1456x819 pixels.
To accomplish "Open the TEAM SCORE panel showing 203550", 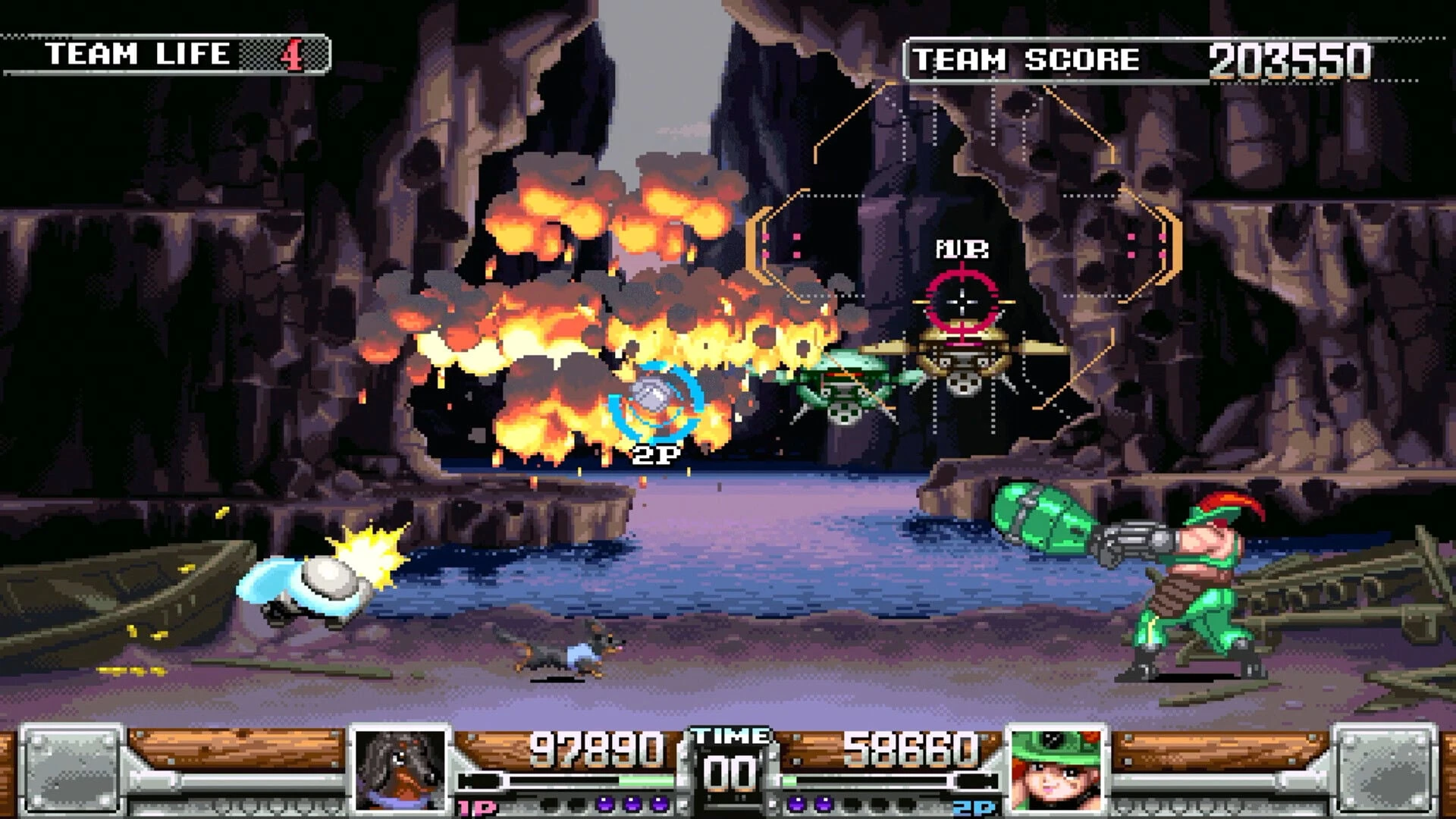I will tap(1137, 57).
